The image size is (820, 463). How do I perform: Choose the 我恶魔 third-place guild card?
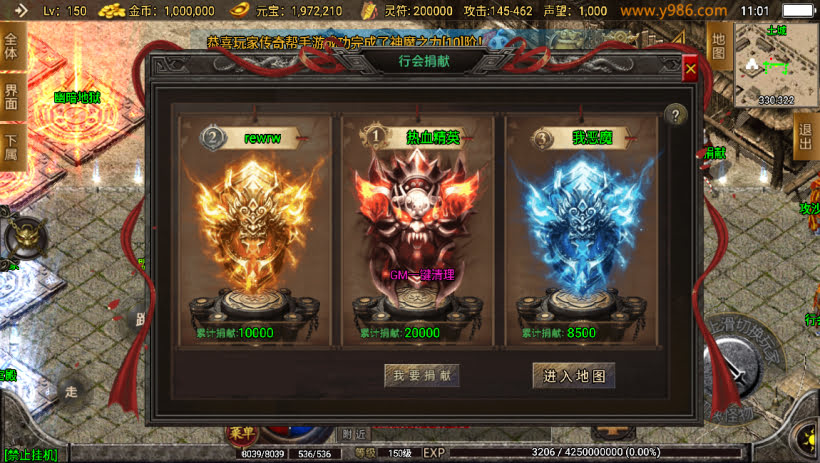580,232
